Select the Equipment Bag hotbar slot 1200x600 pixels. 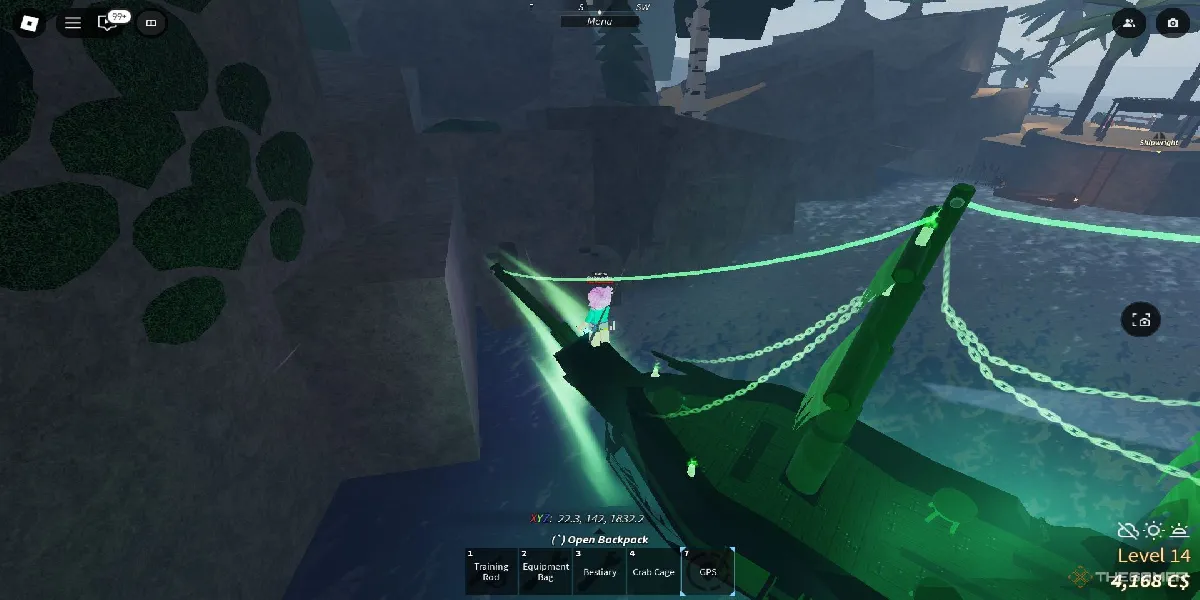545,571
